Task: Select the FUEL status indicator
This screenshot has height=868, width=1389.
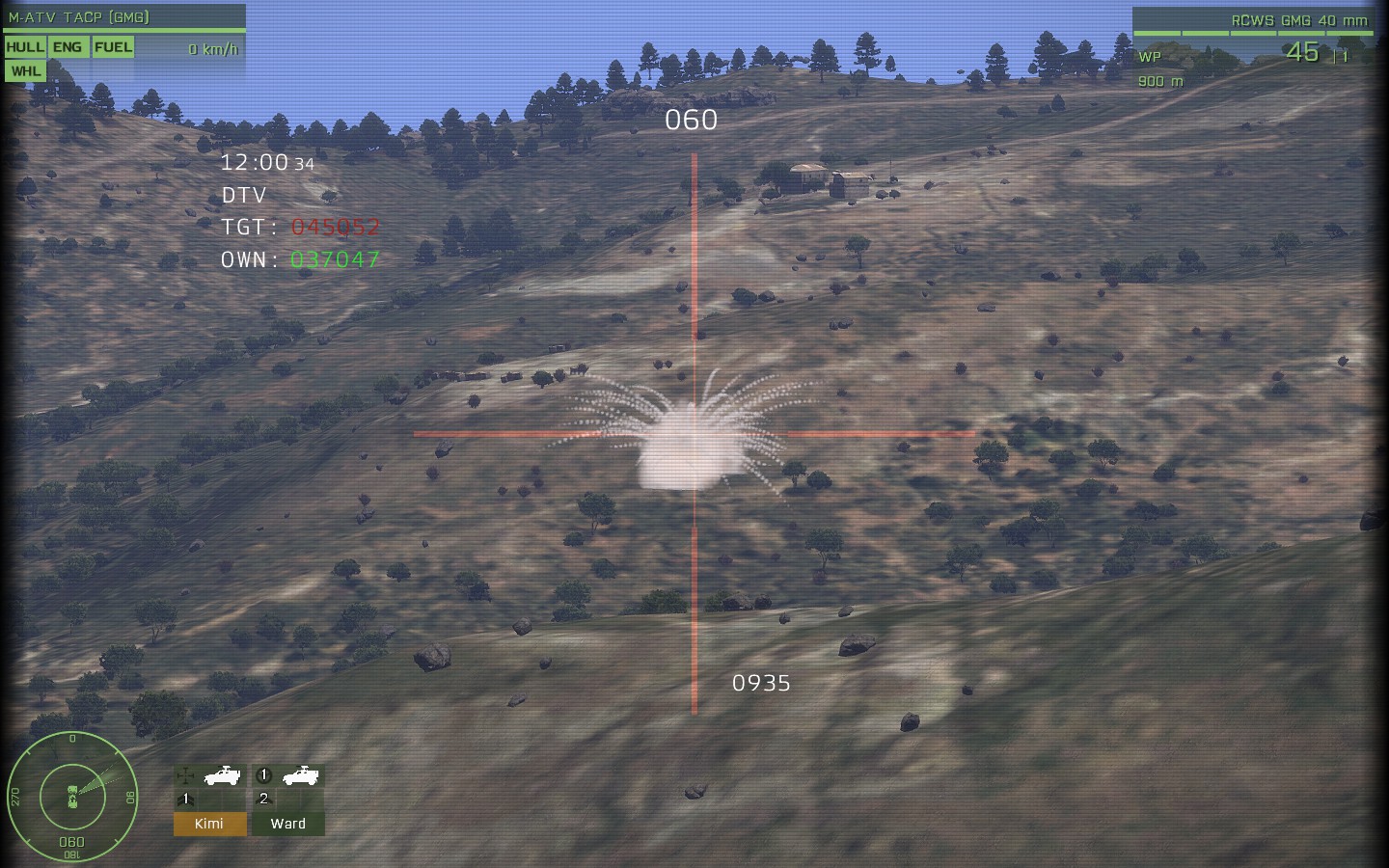Action: (x=114, y=45)
